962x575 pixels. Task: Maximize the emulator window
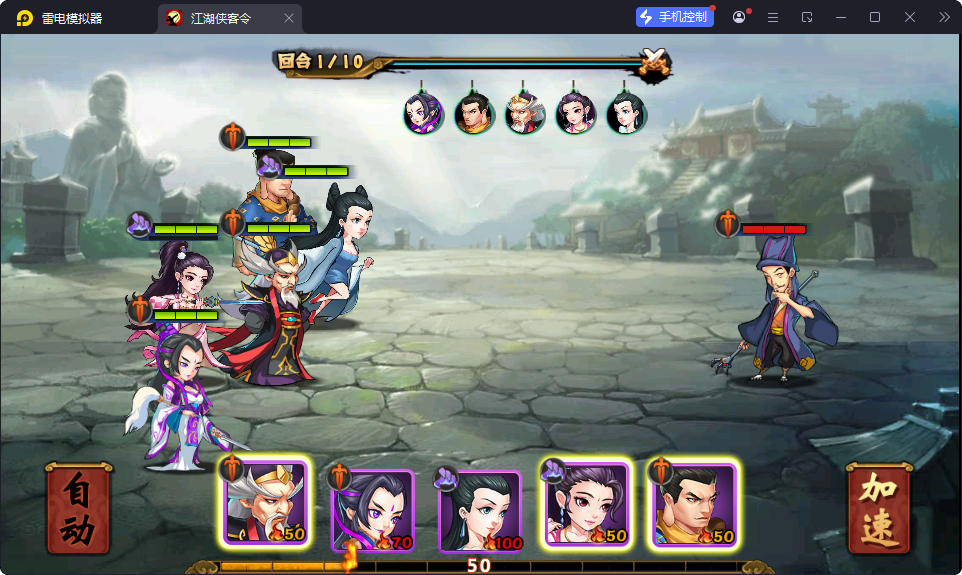click(875, 17)
